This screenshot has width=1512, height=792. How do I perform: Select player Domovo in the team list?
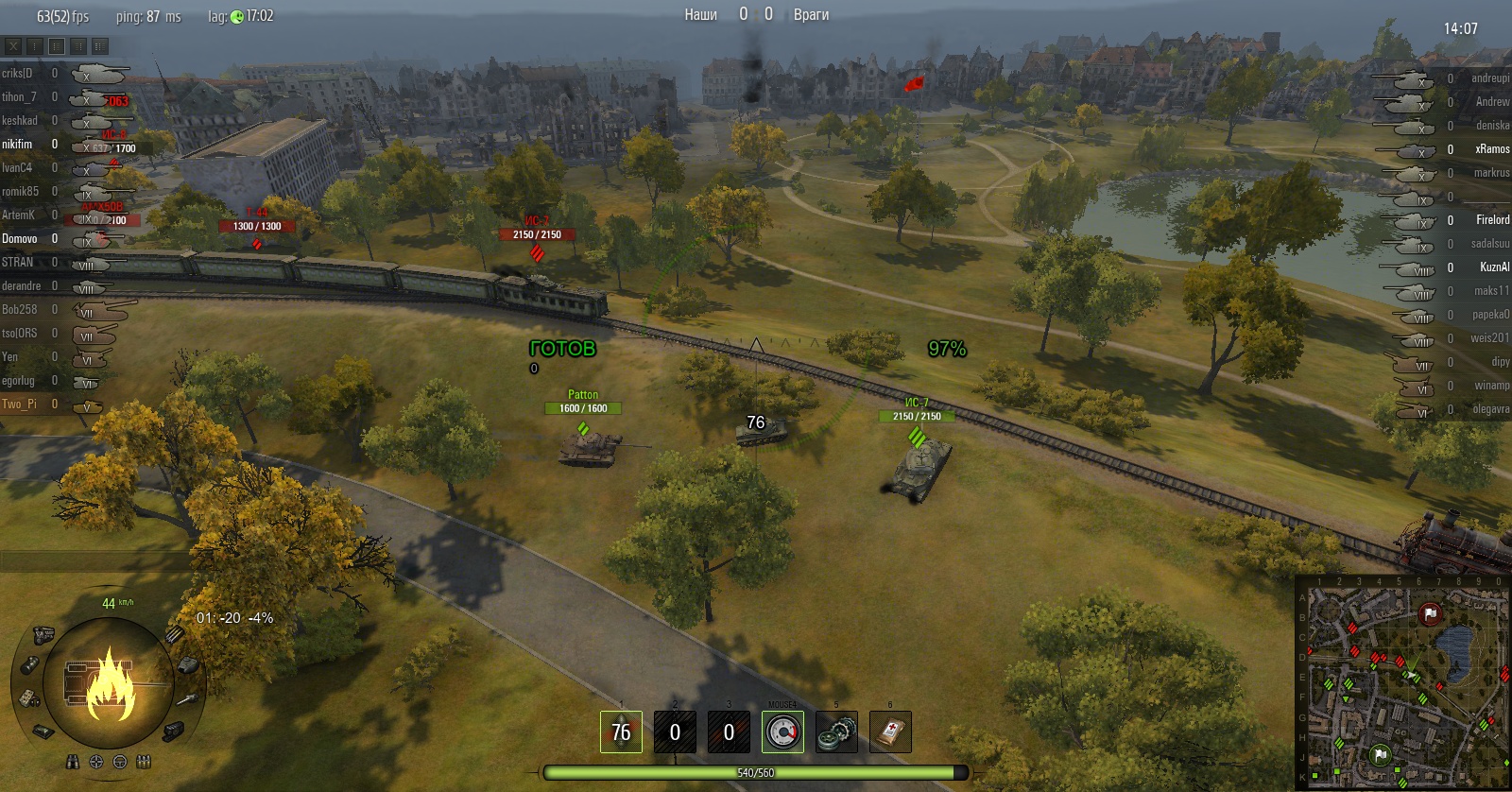pos(19,239)
